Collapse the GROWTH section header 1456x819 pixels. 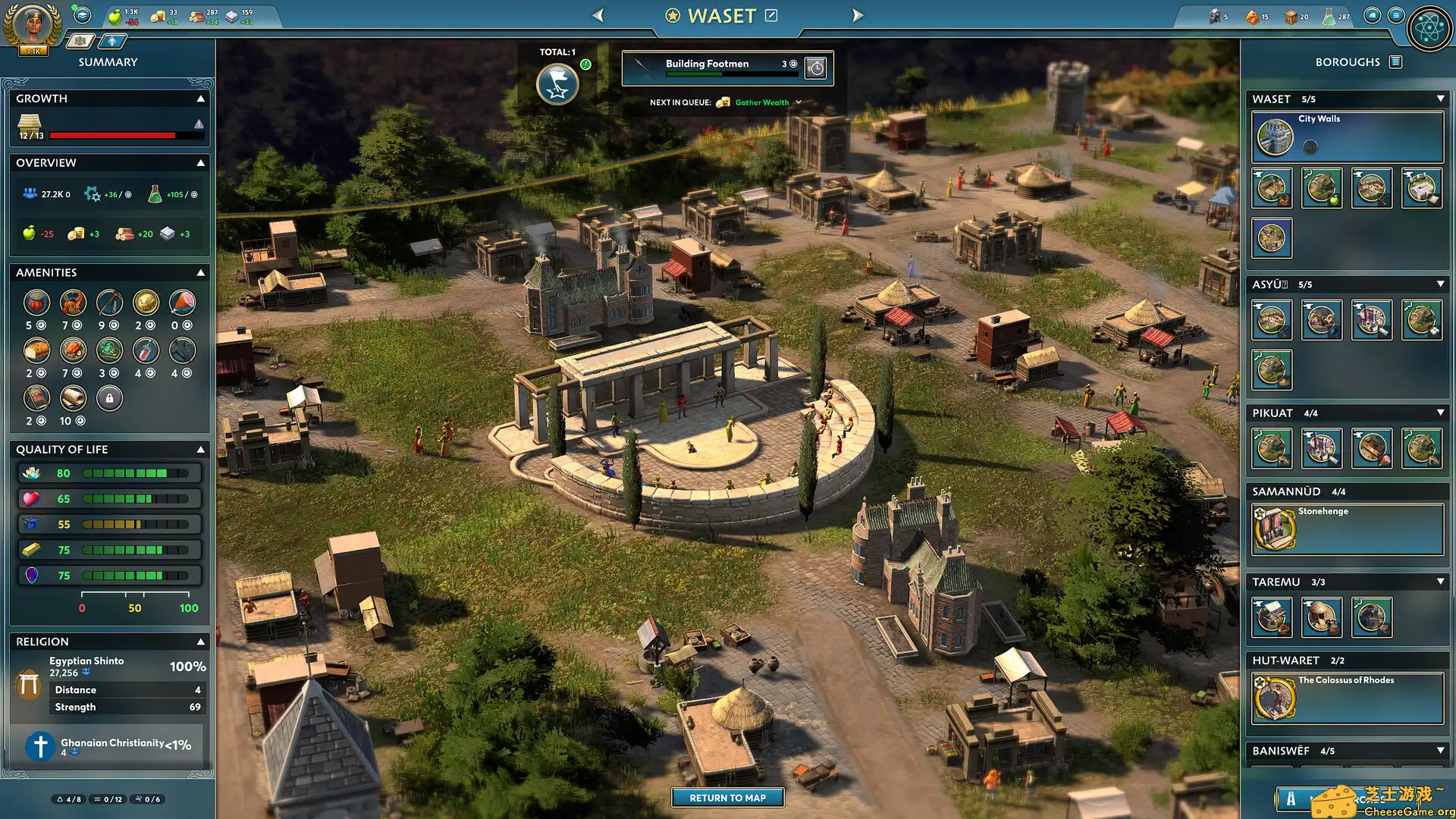201,98
